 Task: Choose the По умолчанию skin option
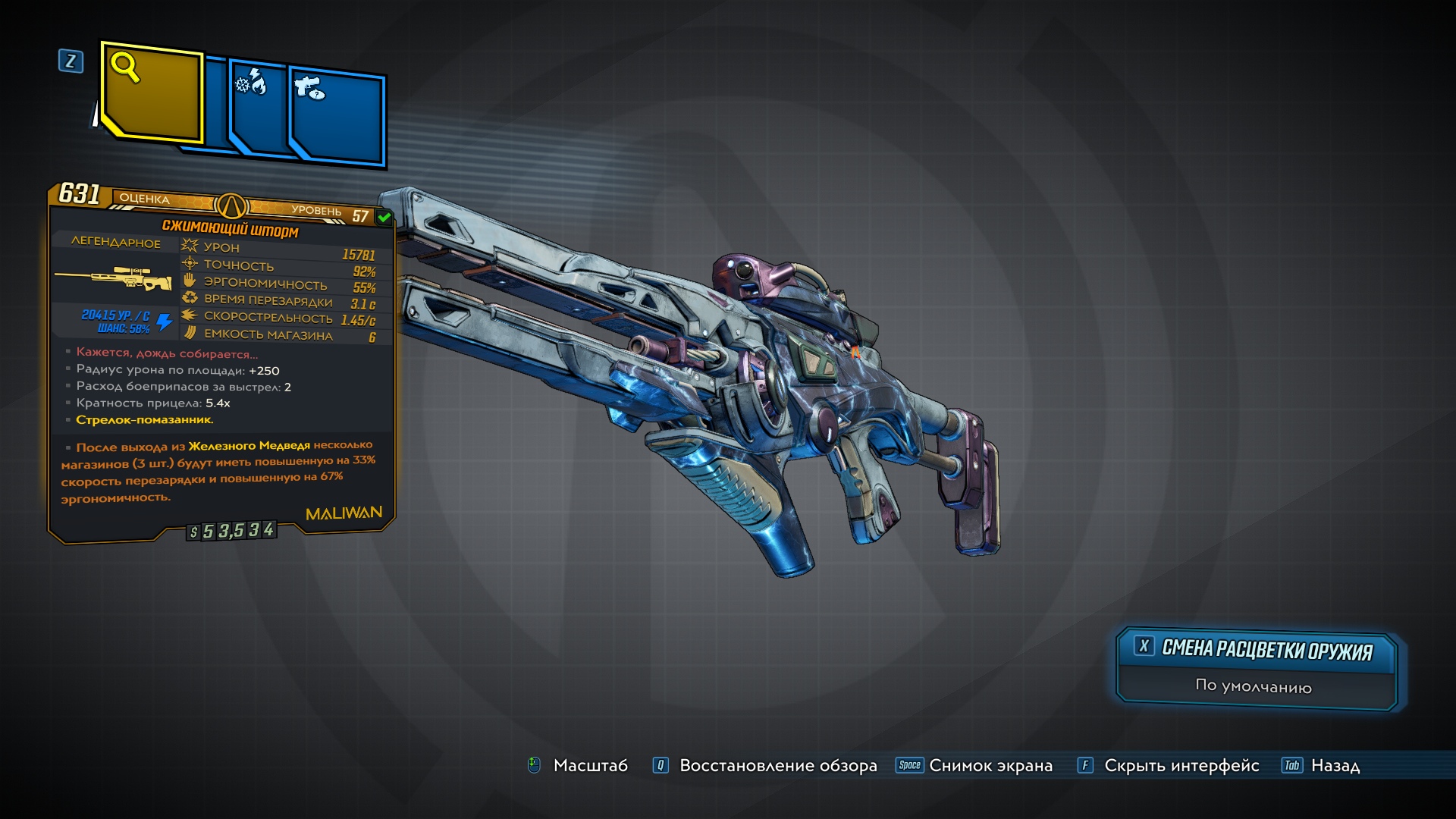point(1254,686)
